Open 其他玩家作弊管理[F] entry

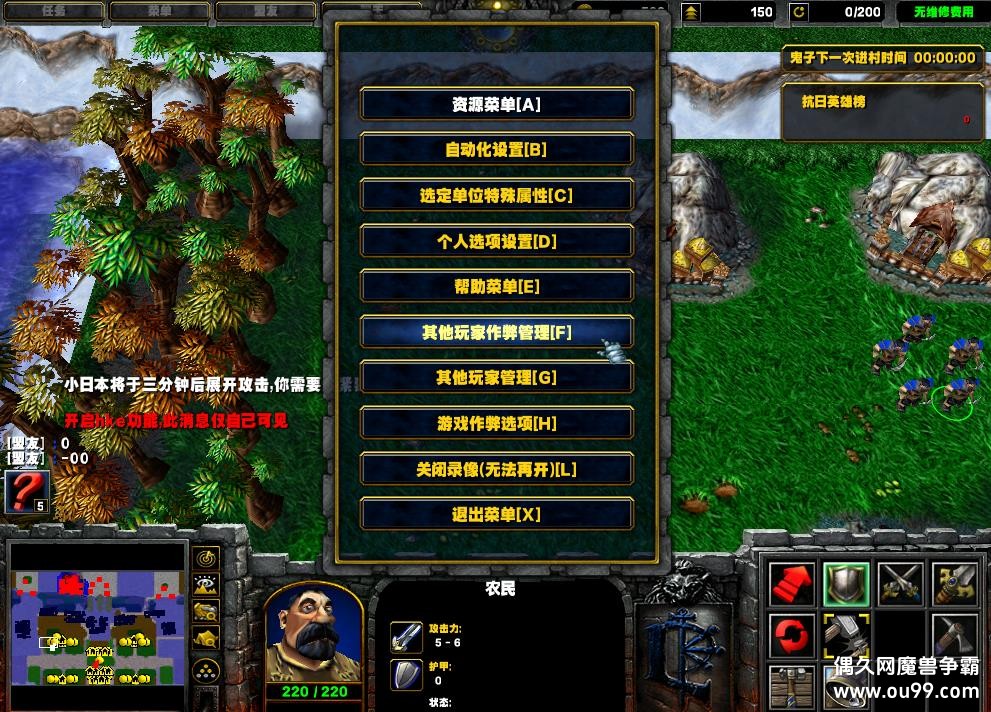[x=496, y=332]
